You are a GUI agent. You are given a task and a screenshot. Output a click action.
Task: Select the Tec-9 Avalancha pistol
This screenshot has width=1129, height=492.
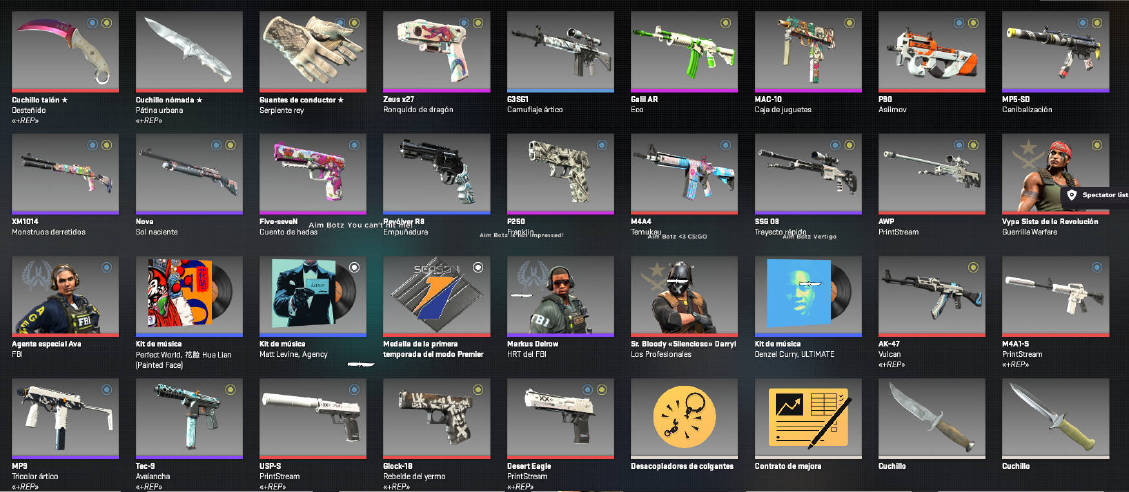point(189,417)
